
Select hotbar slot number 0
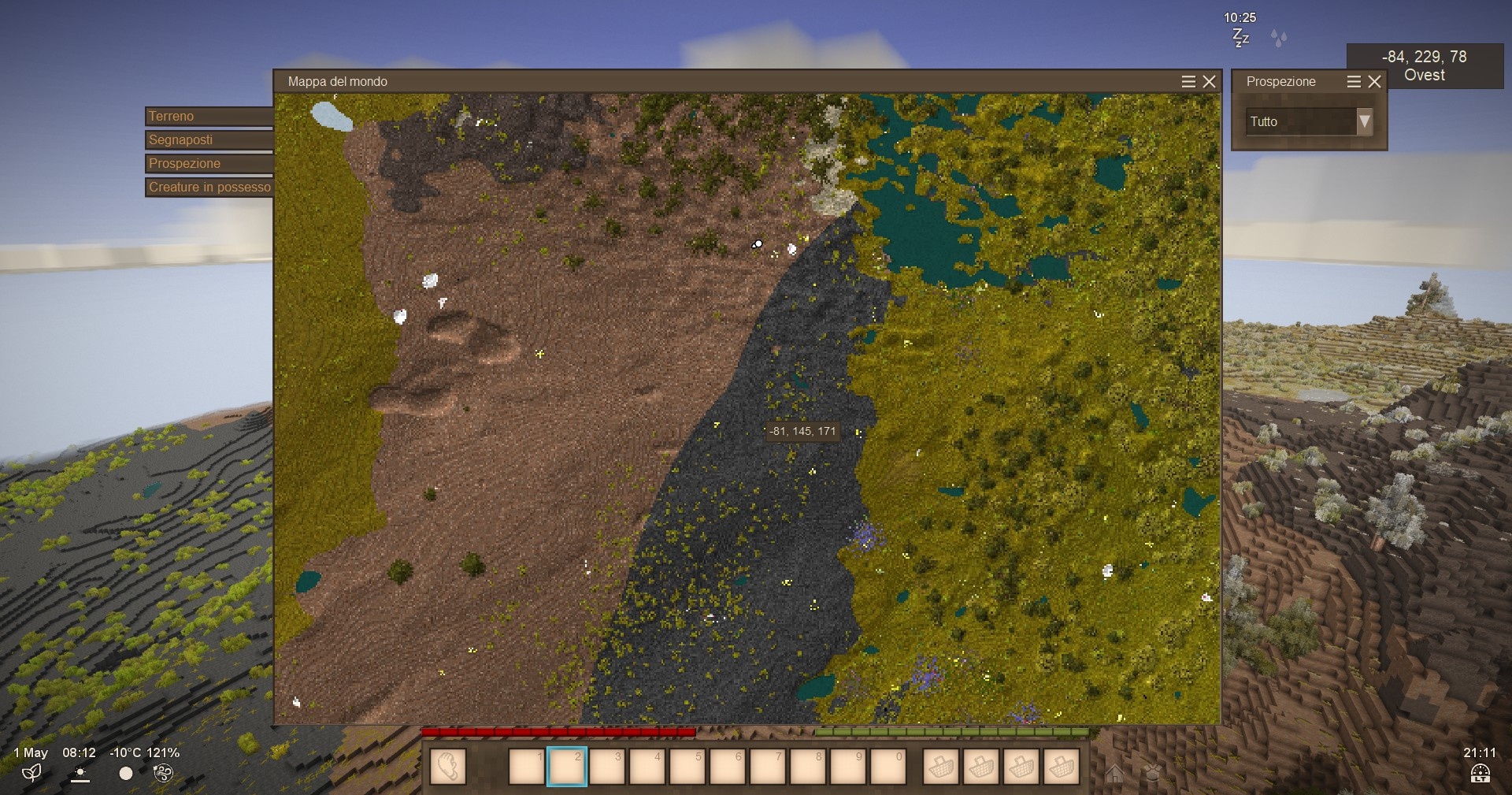point(888,767)
